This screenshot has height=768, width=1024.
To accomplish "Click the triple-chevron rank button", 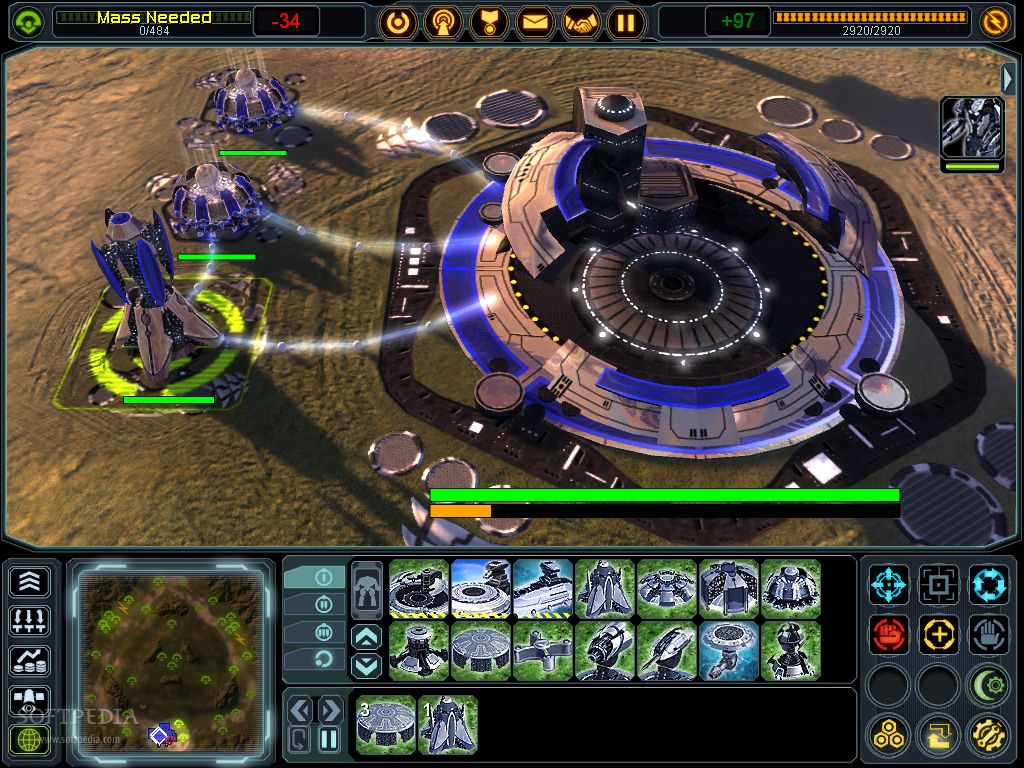I will pyautogui.click(x=30, y=581).
